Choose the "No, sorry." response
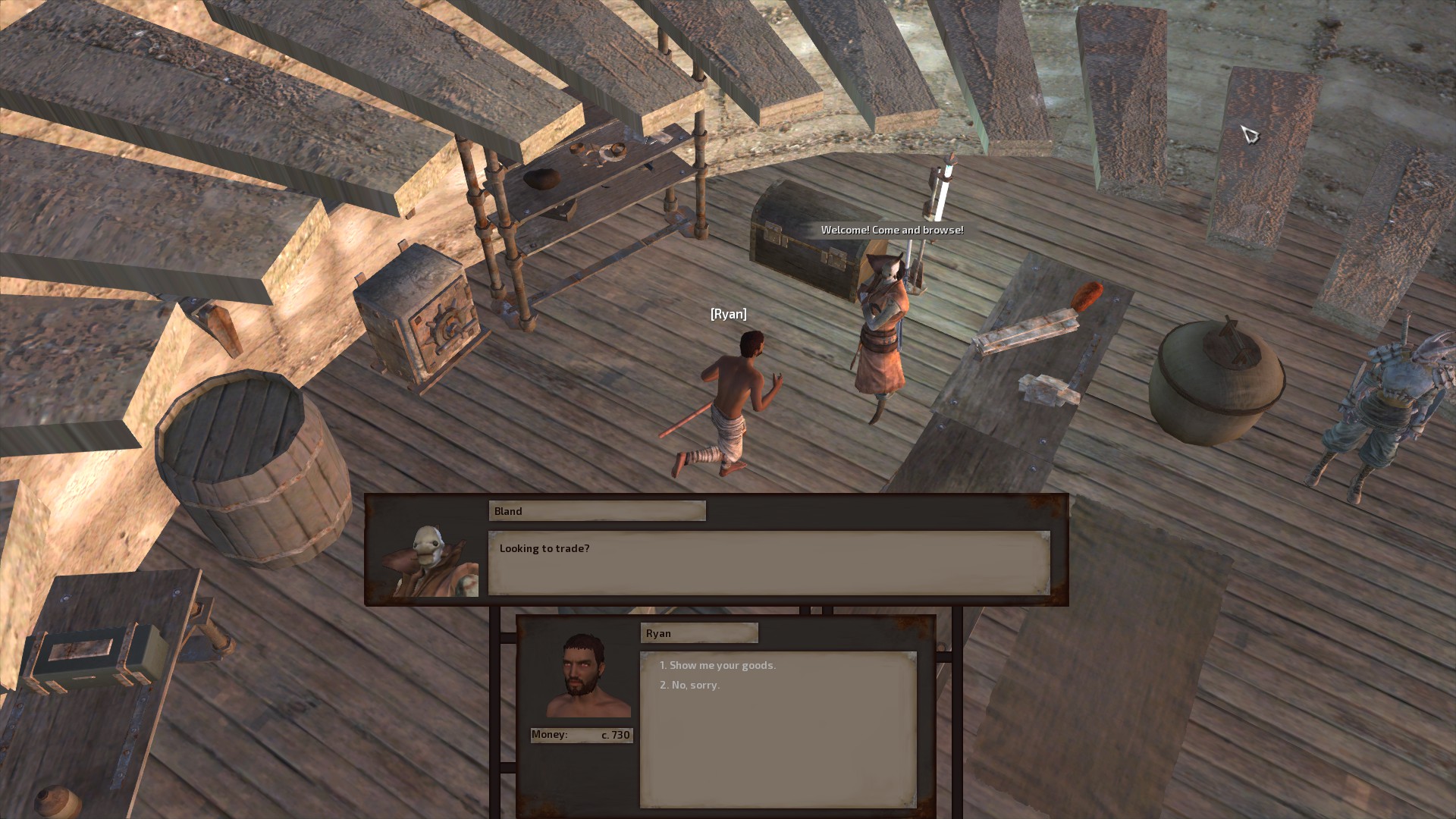1456x819 pixels. click(691, 685)
